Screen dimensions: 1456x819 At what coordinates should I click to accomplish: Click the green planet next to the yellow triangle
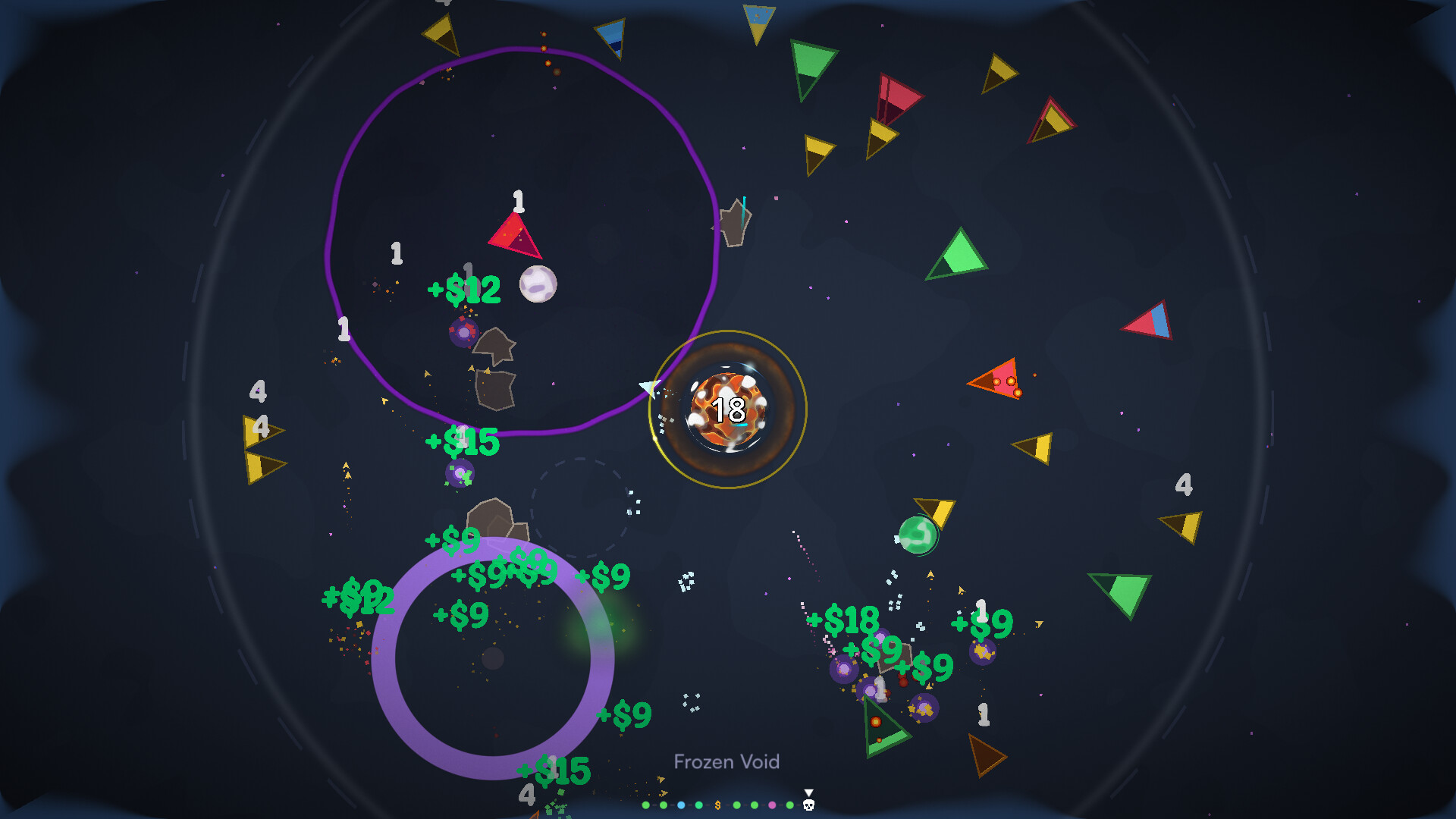[x=918, y=534]
